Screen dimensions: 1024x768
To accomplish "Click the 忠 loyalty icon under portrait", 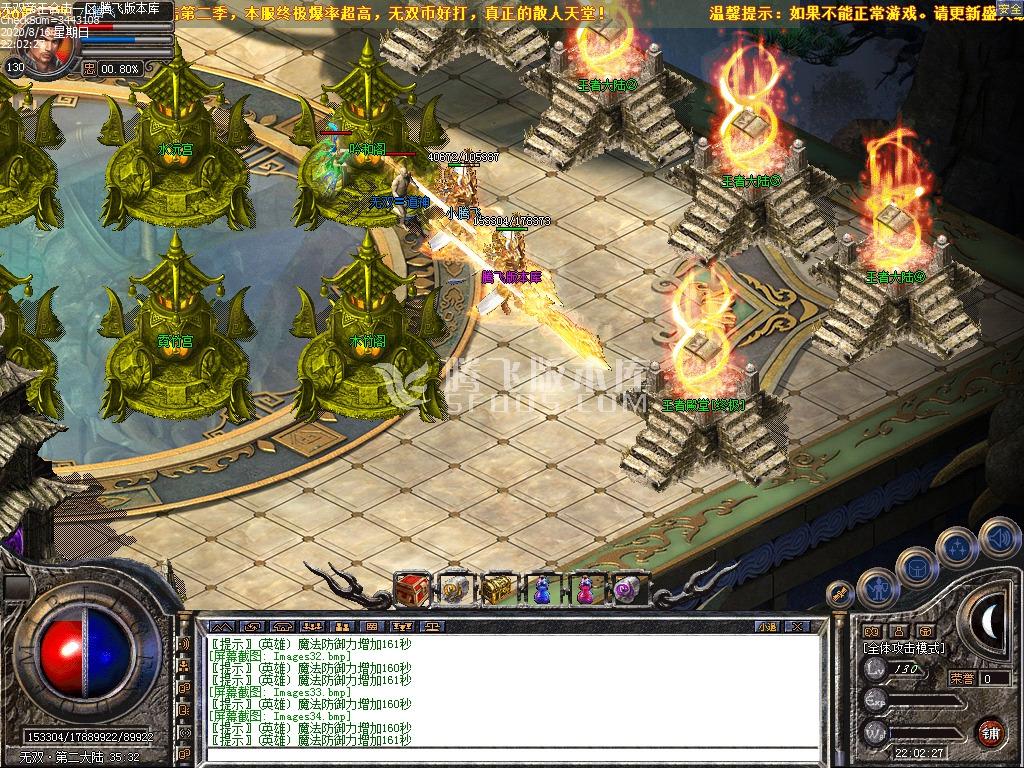I will (x=89, y=69).
